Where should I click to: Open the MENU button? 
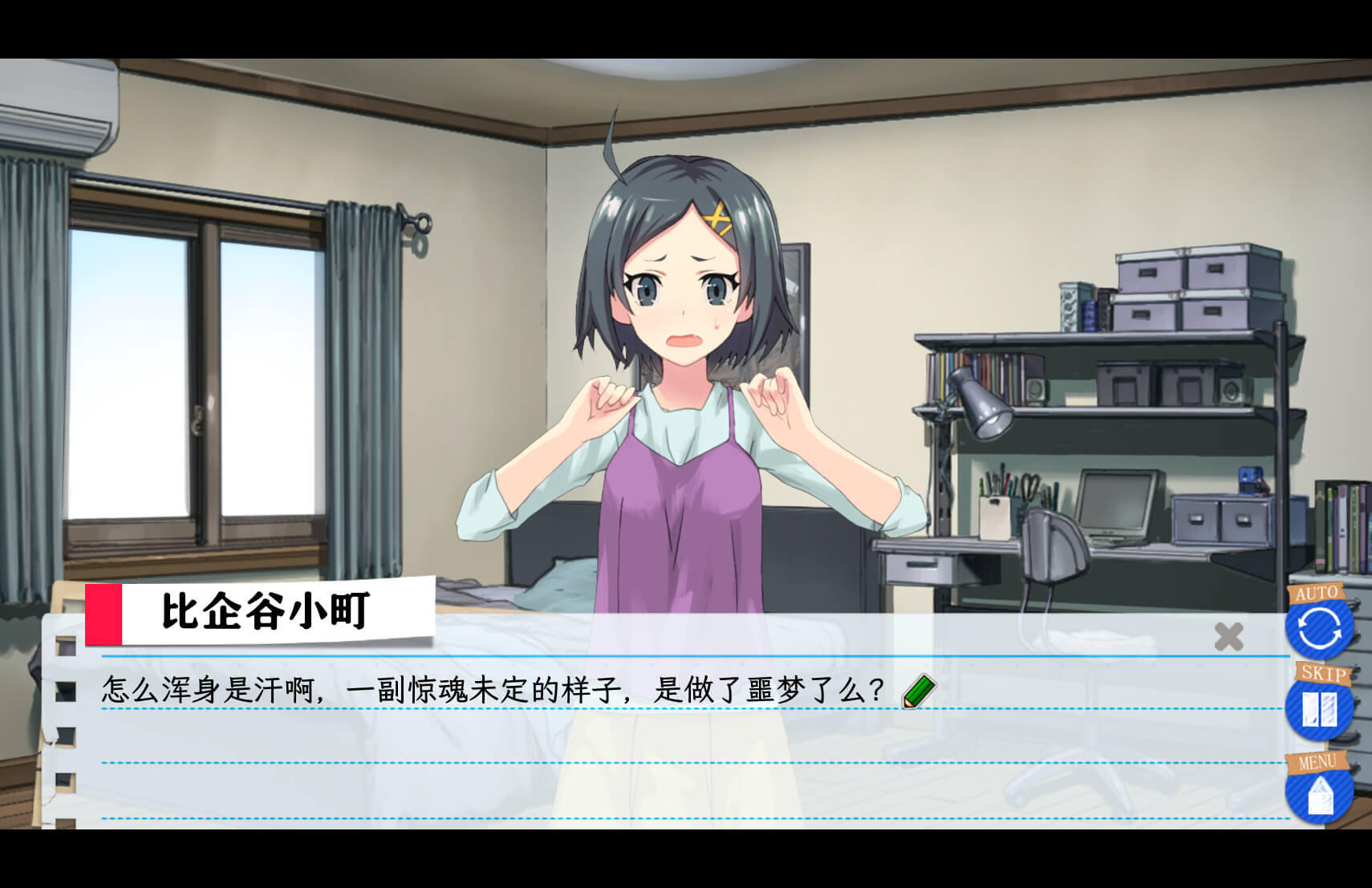tap(1318, 791)
